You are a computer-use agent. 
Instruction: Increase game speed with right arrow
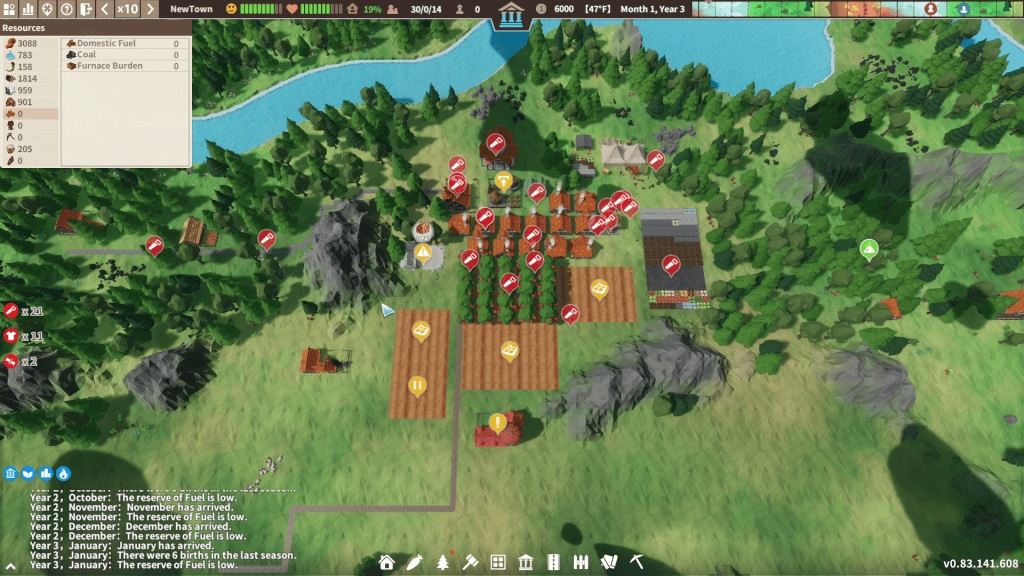tap(150, 9)
